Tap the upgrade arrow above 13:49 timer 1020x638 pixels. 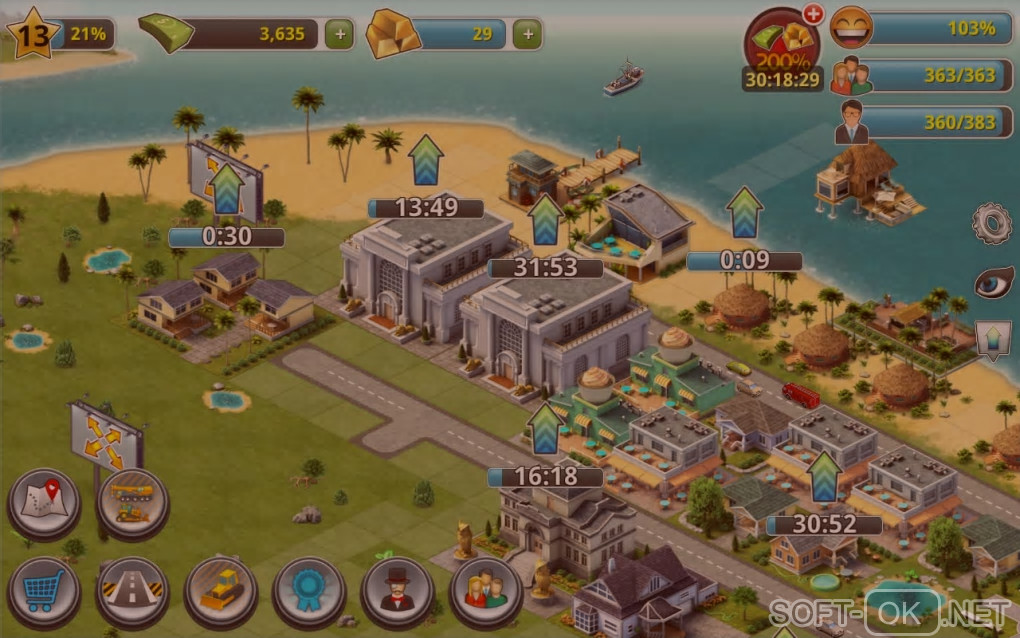[x=425, y=160]
